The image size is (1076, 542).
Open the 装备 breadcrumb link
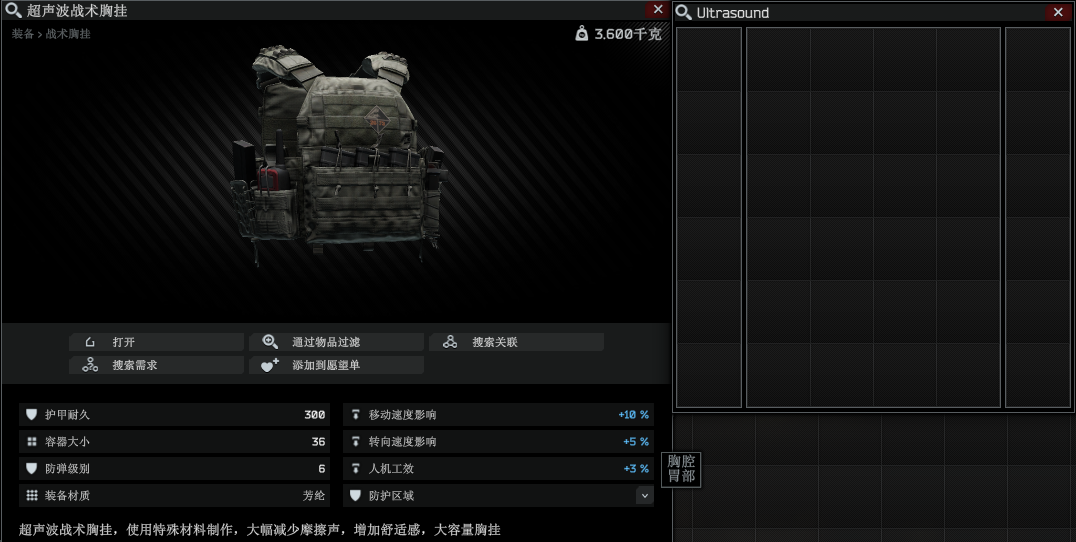[22, 34]
